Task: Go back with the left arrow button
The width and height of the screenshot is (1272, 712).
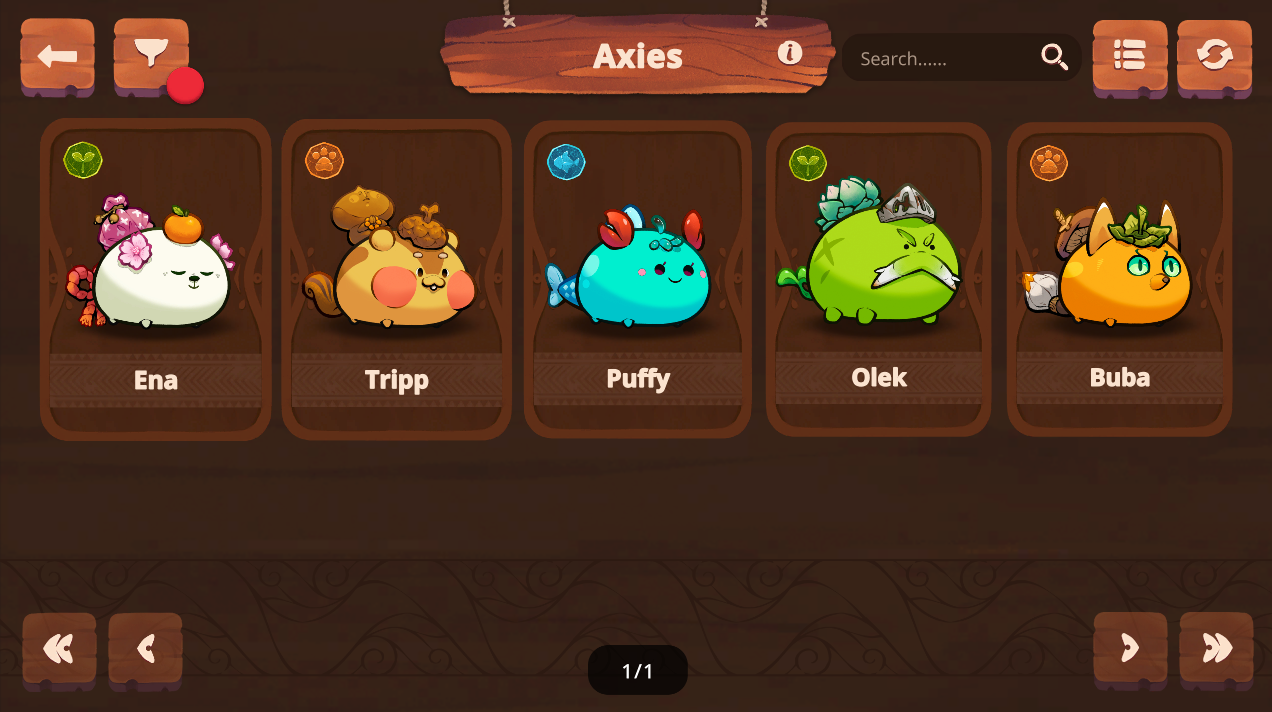Action: click(x=58, y=56)
